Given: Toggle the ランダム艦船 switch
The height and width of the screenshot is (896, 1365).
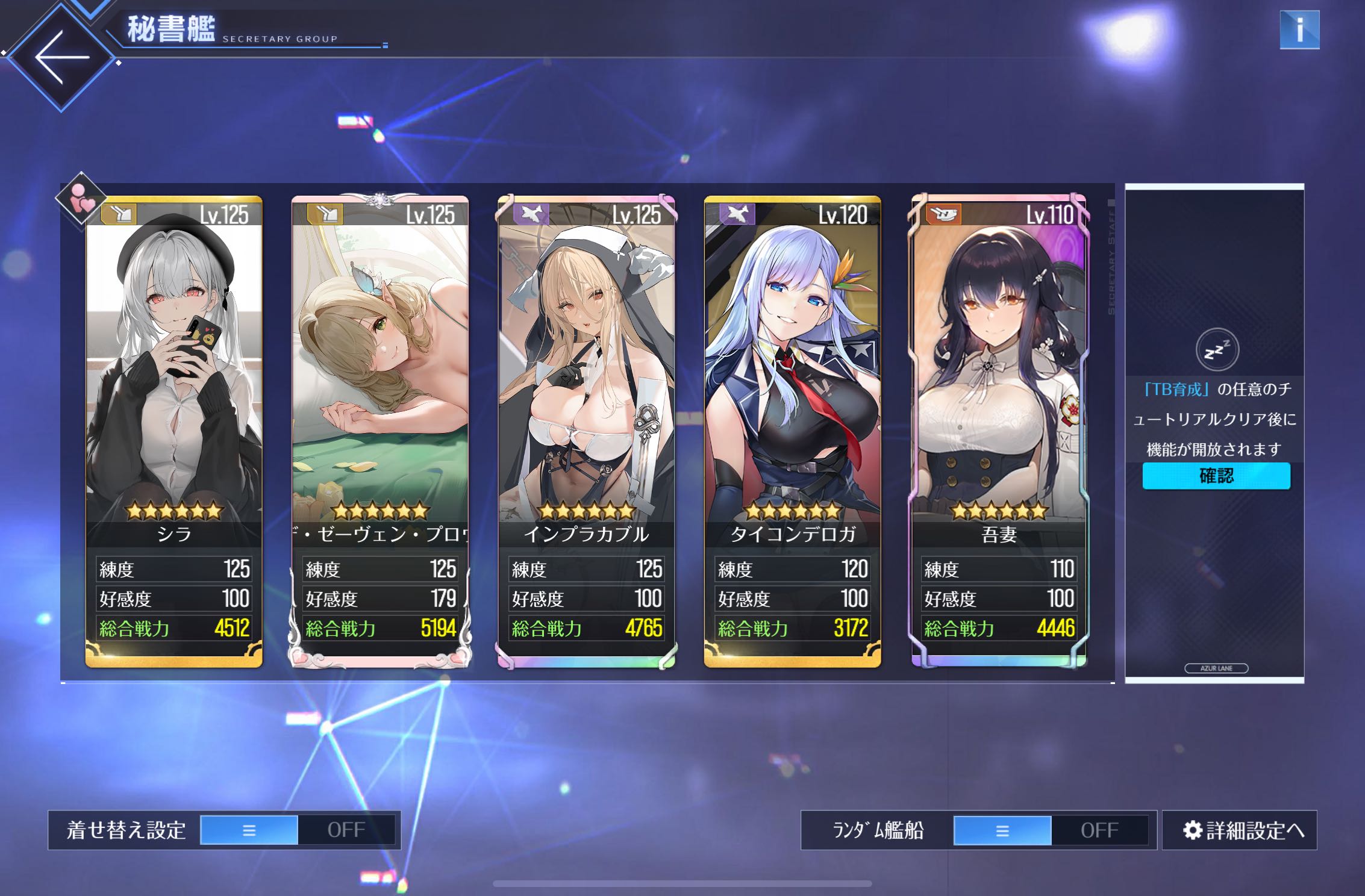Looking at the screenshot, I should tap(1051, 830).
